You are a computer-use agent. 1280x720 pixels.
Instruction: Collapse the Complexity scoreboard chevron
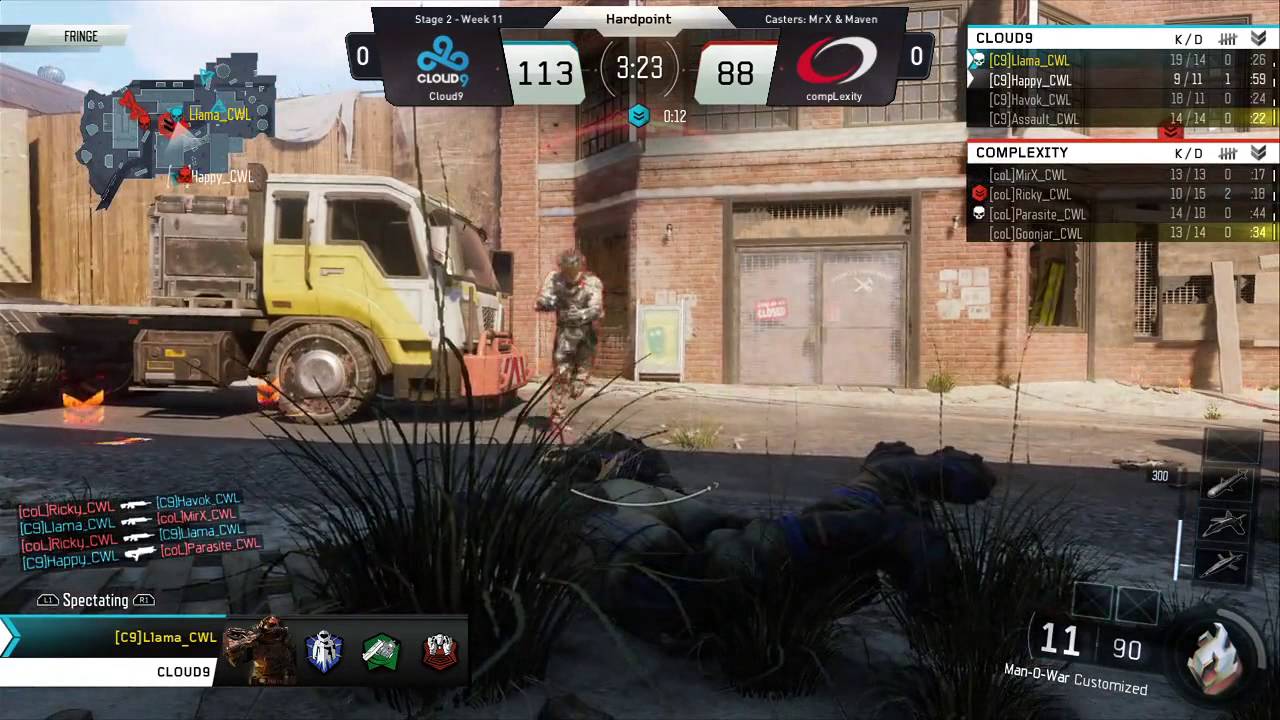click(x=1258, y=153)
